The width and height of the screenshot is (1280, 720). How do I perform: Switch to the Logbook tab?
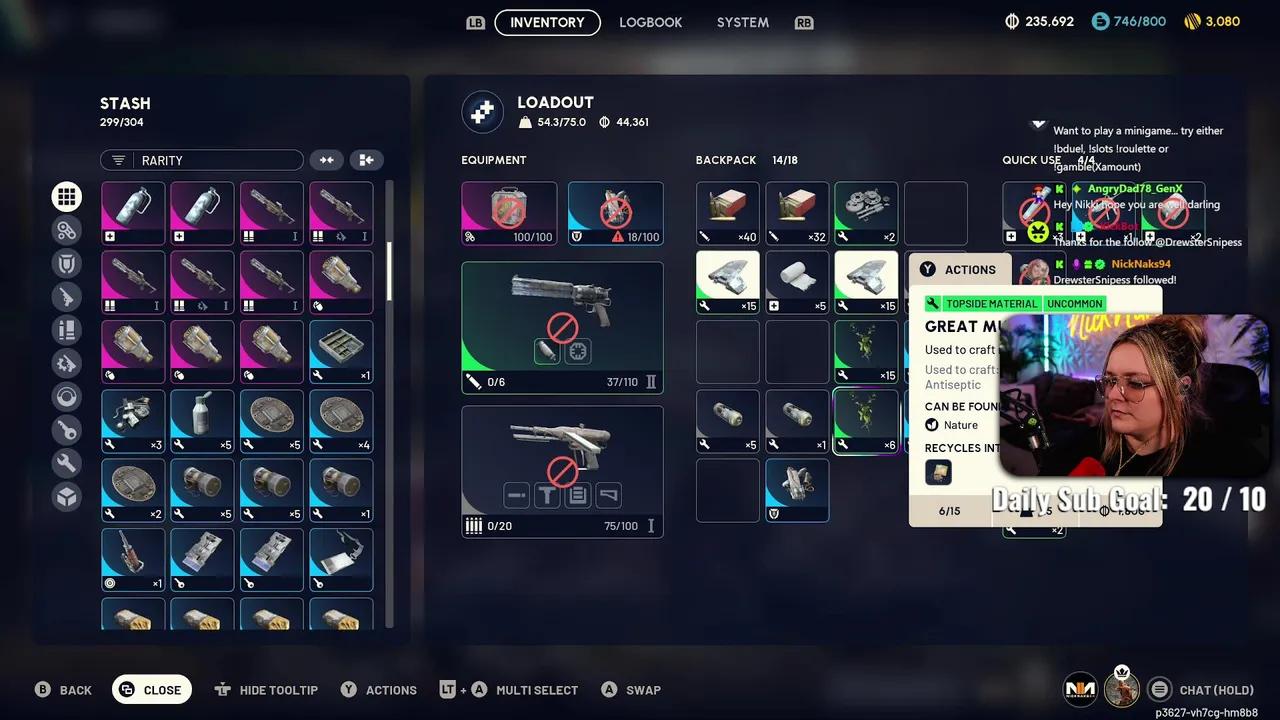[650, 22]
